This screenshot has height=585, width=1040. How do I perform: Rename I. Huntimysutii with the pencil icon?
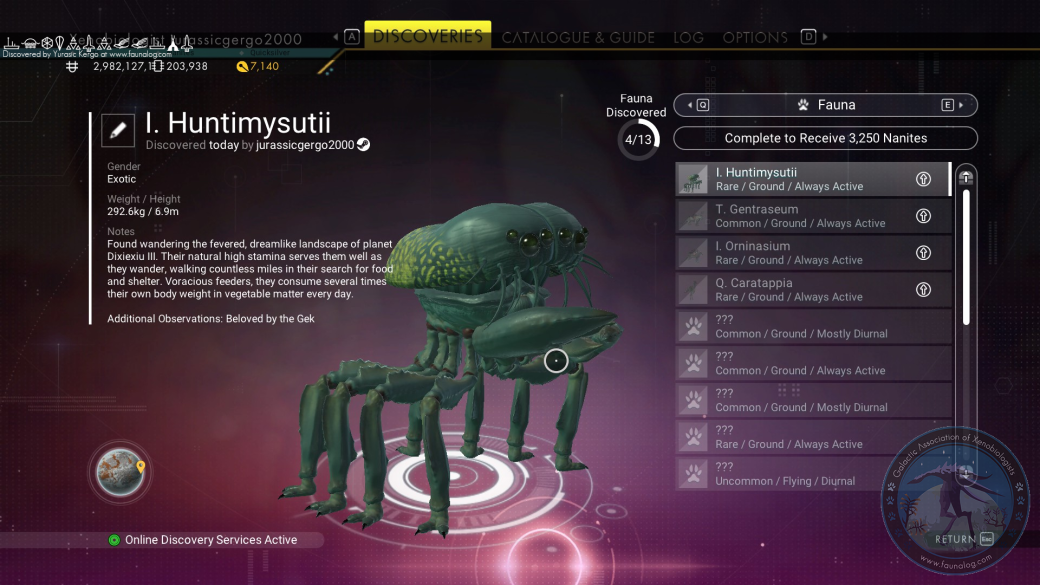pyautogui.click(x=118, y=129)
